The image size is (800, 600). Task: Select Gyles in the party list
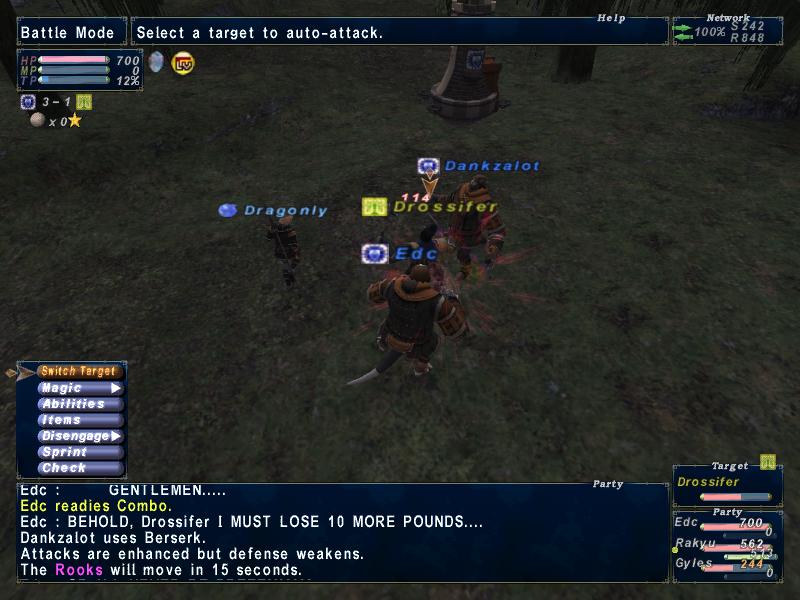(726, 565)
